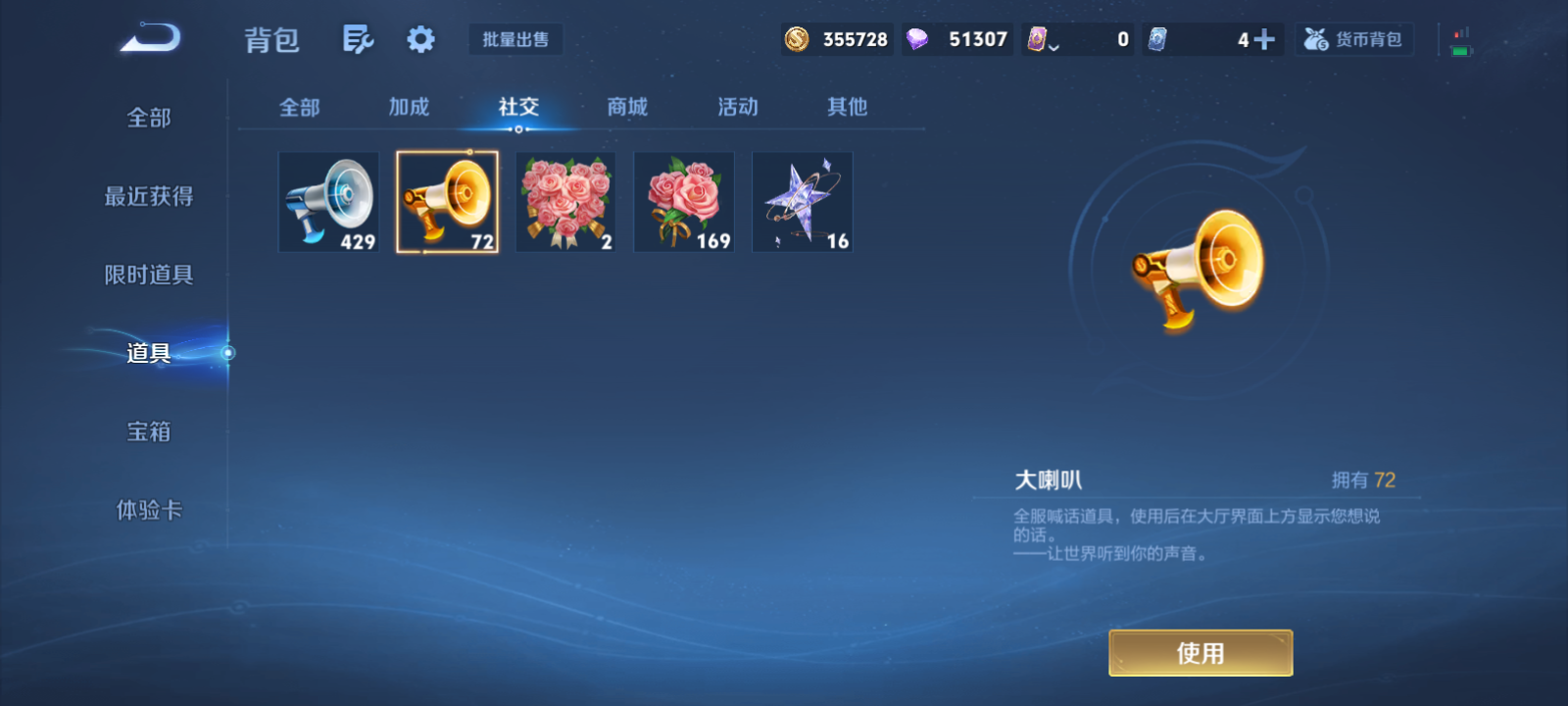Switch to the 商城 category tab
1568x706 pixels.
[x=627, y=108]
